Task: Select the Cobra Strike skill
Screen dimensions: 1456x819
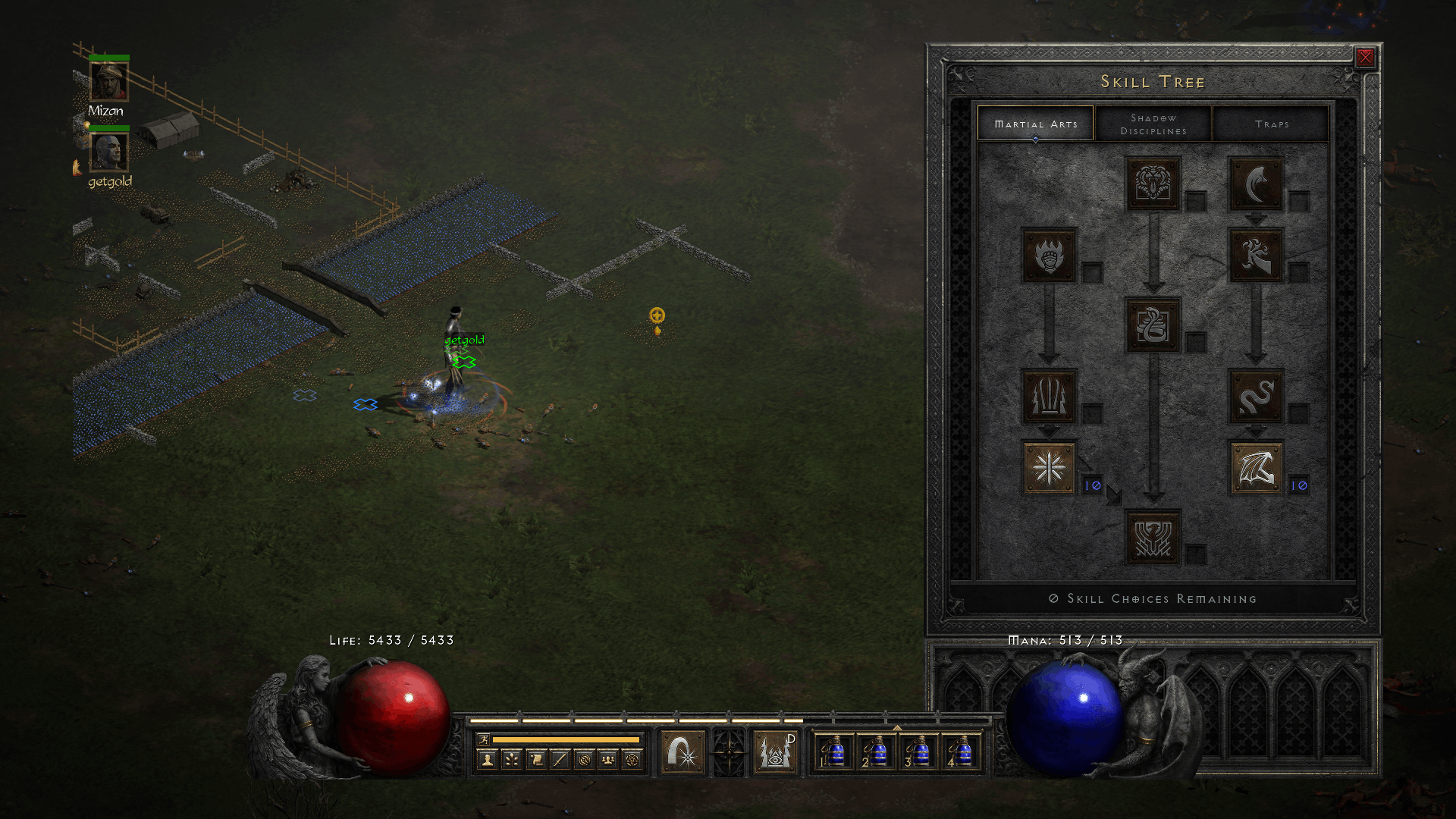Action: (1153, 325)
